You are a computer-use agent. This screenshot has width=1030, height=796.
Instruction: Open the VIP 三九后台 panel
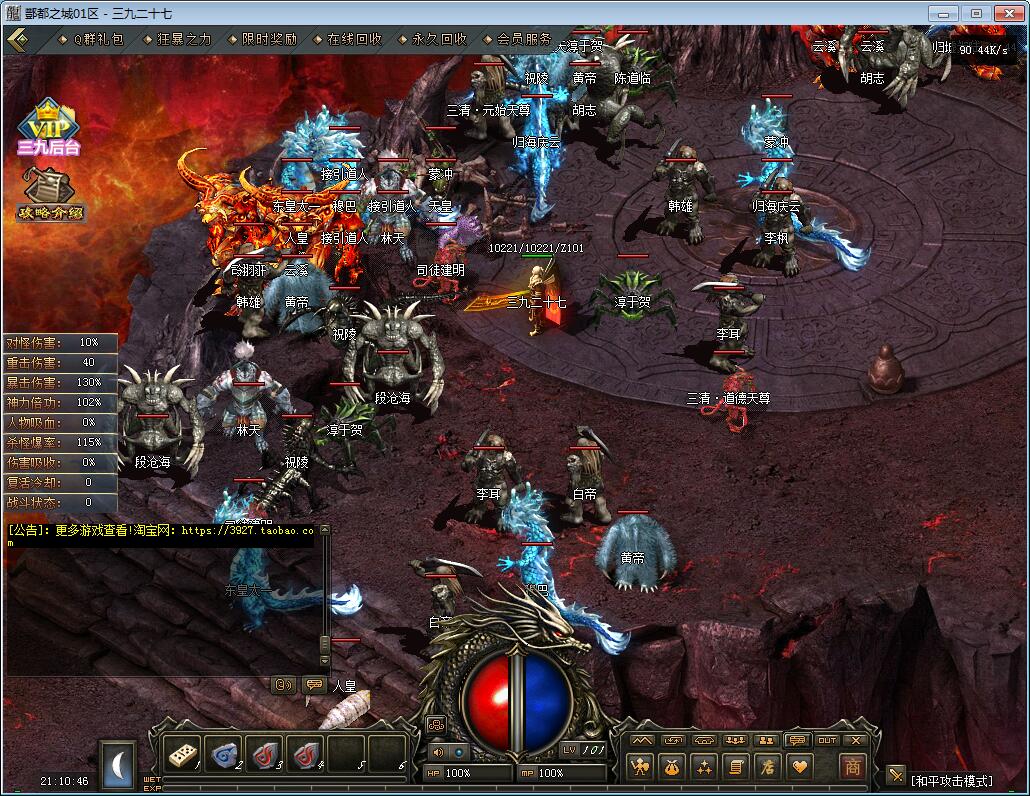pyautogui.click(x=47, y=127)
